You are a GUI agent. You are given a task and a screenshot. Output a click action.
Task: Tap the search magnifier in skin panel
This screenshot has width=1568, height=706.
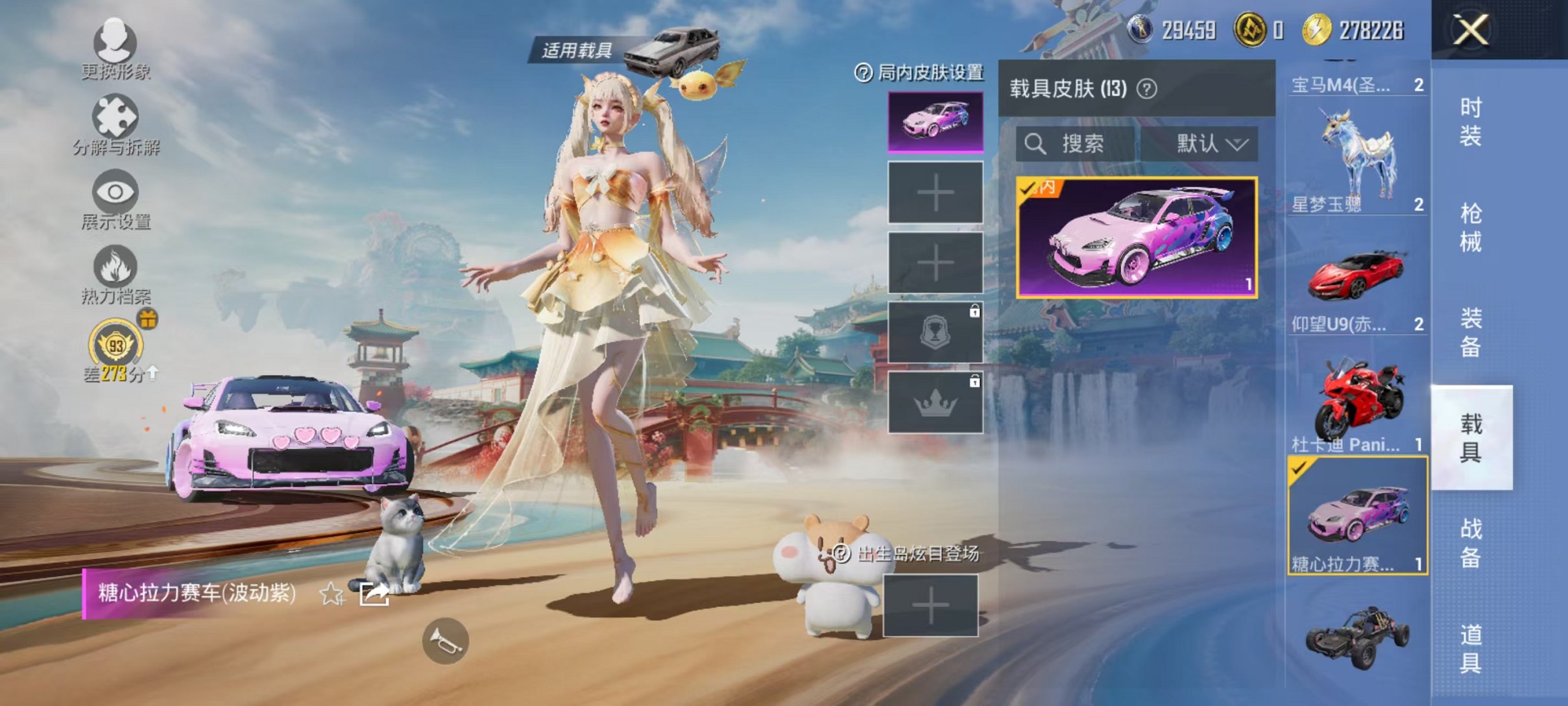coord(1034,144)
